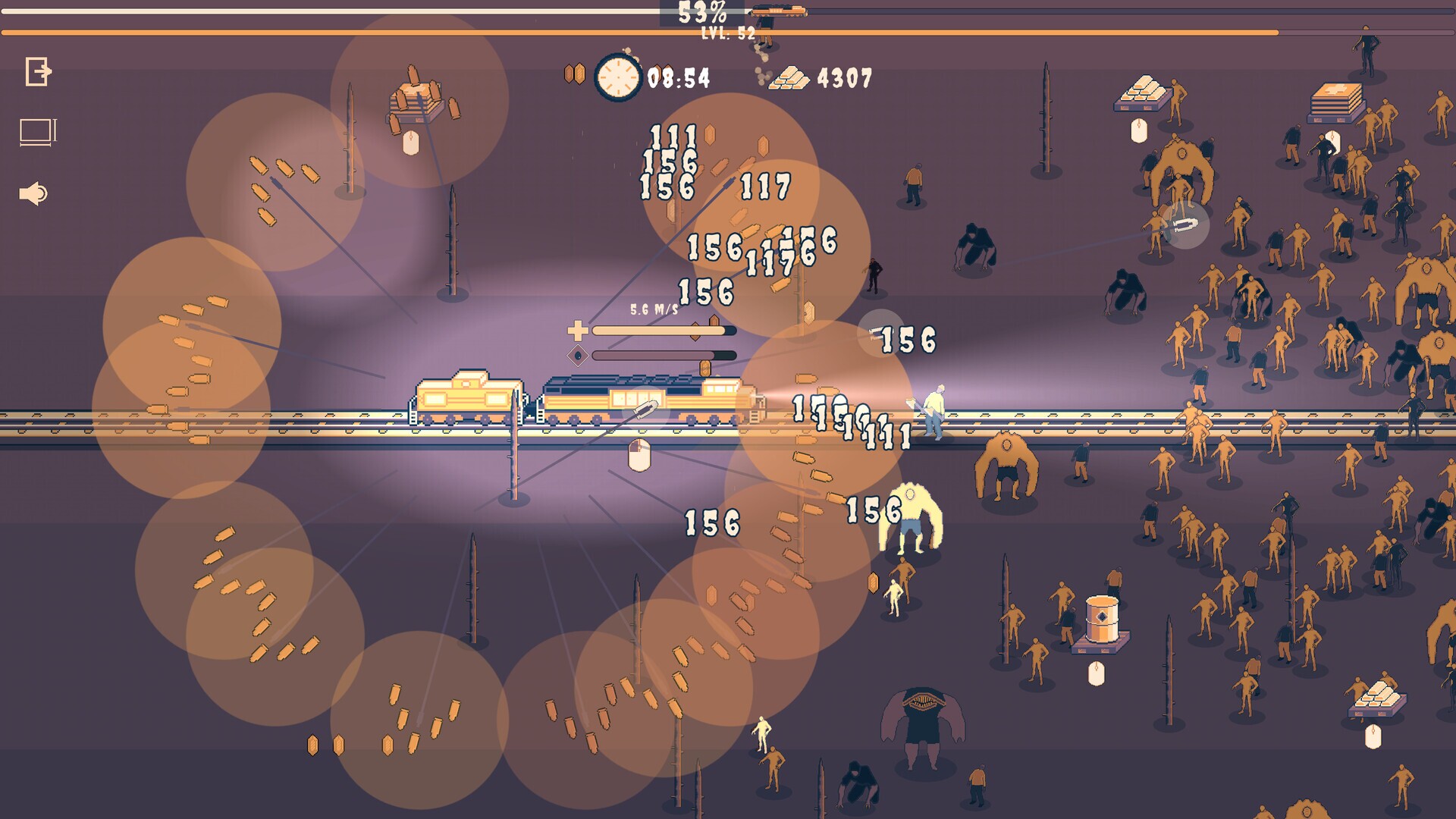This screenshot has height=819, width=1456.
Task: Click the clock icon beside the 08:54 timer
Action: tap(618, 76)
